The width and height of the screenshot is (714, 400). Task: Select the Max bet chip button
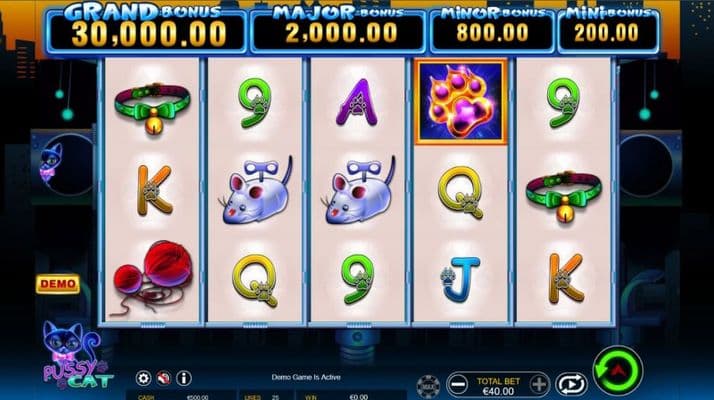pyautogui.click(x=428, y=384)
